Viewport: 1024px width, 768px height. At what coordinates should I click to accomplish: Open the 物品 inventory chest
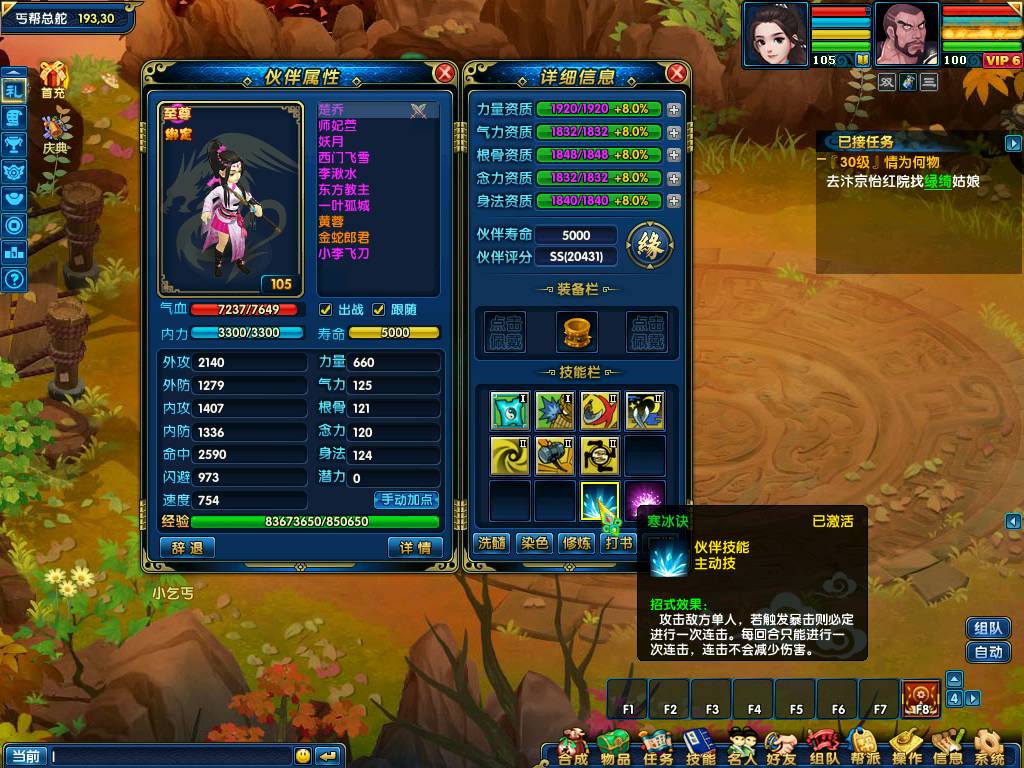tap(614, 747)
